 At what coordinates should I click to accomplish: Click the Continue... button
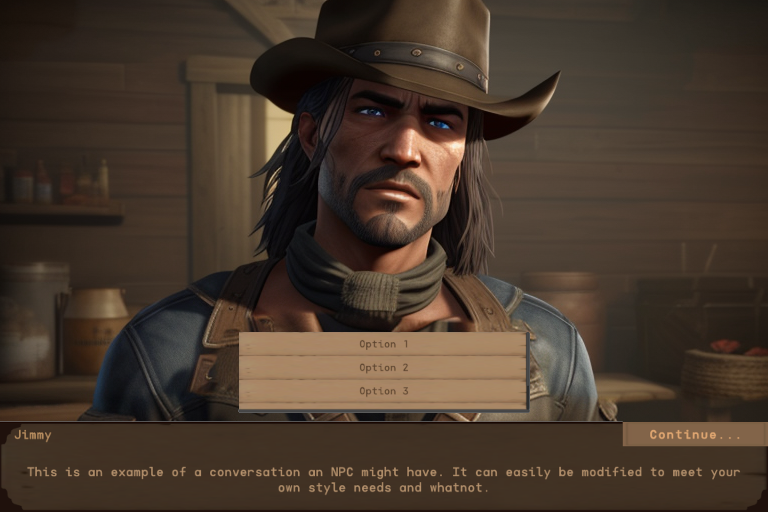(695, 434)
